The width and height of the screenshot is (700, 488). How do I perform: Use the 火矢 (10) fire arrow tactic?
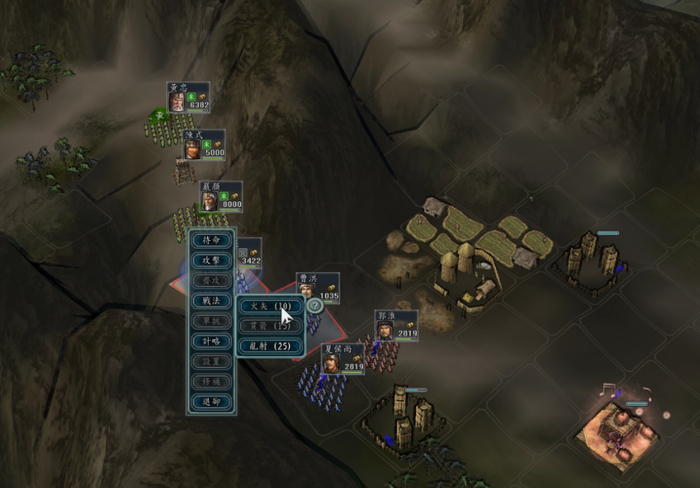(269, 305)
